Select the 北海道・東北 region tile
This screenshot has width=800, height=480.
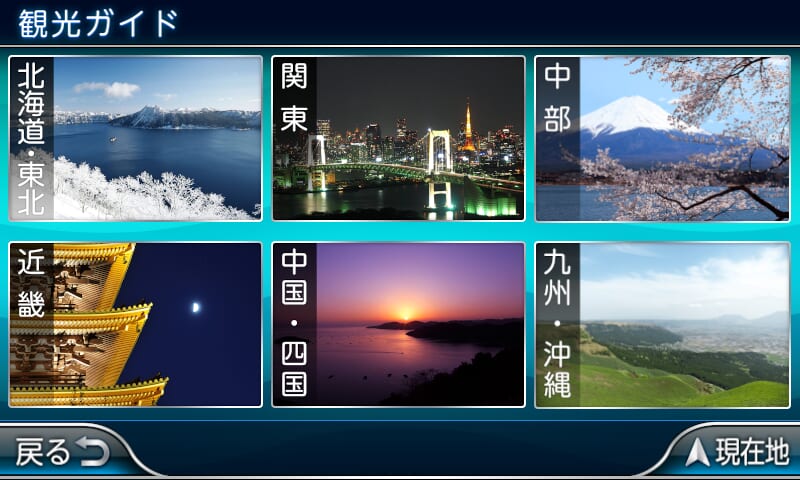[x=135, y=138]
